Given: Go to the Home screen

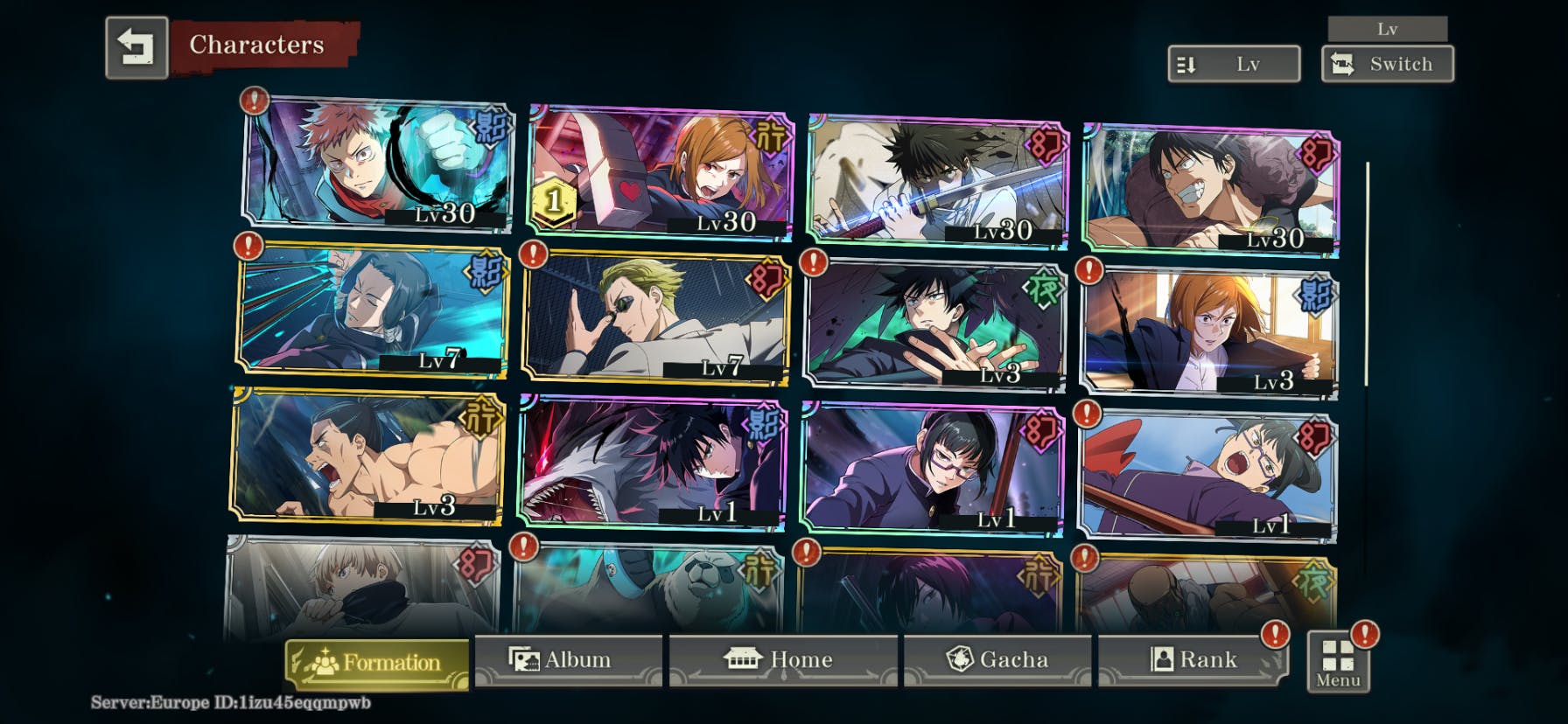Looking at the screenshot, I should pyautogui.click(x=782, y=660).
